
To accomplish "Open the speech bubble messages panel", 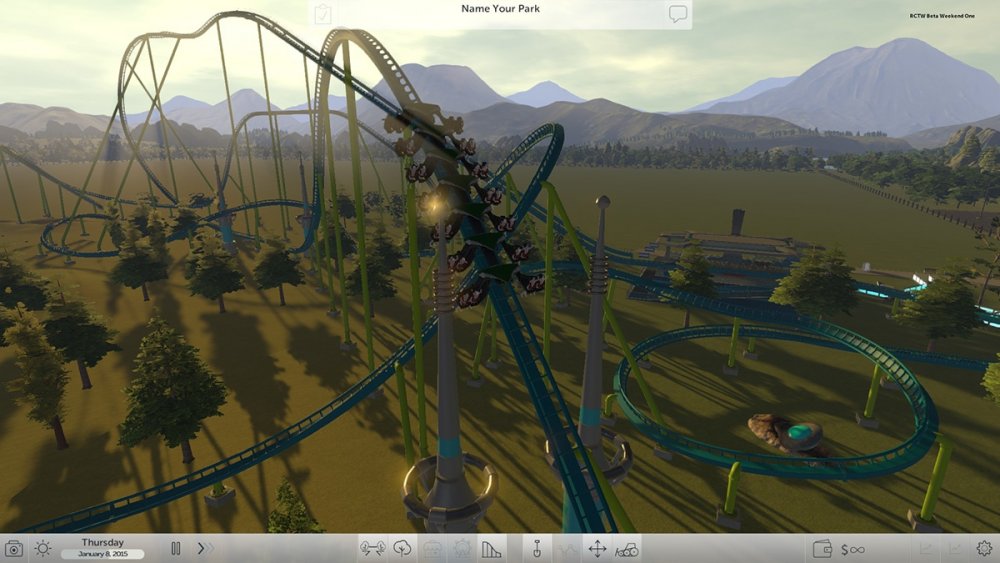I will pos(678,14).
